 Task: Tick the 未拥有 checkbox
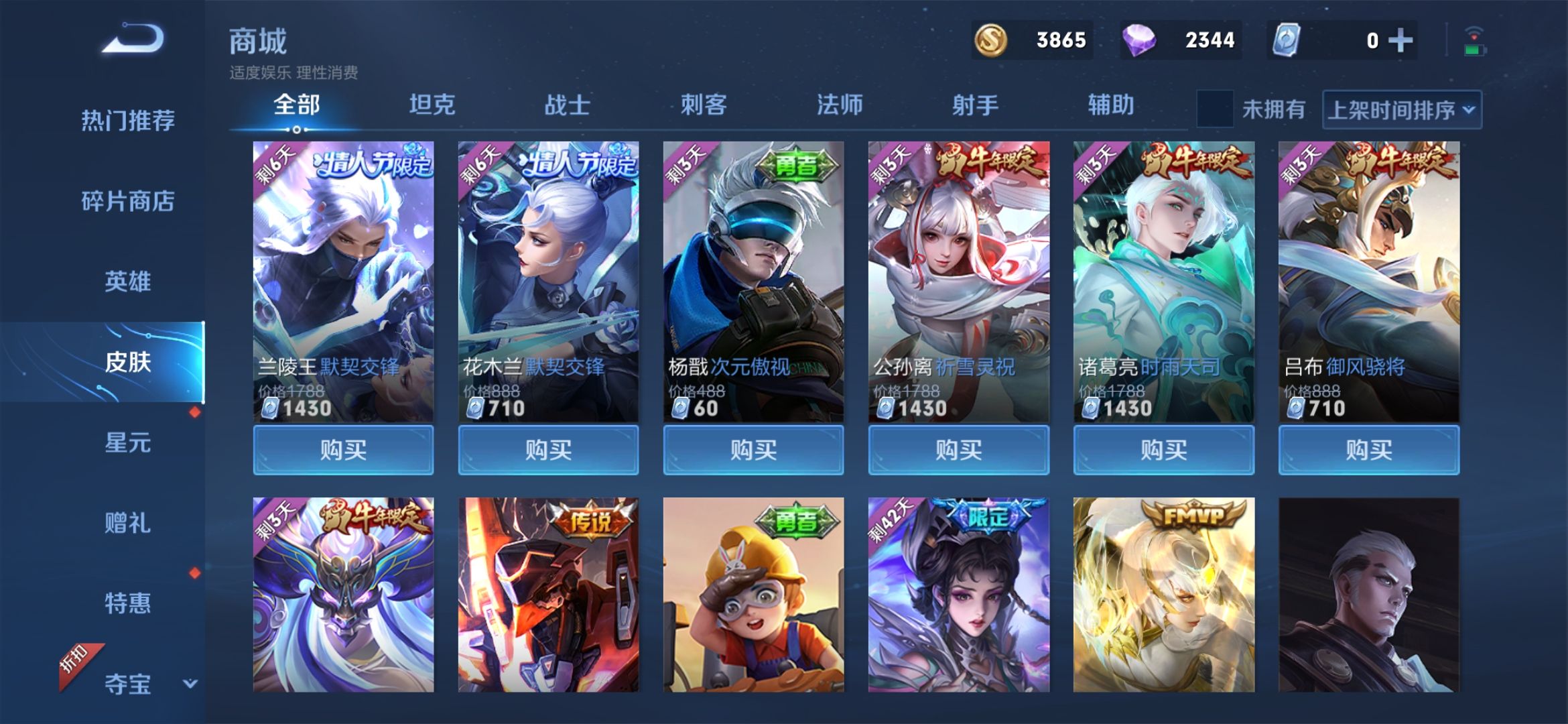pyautogui.click(x=1215, y=109)
